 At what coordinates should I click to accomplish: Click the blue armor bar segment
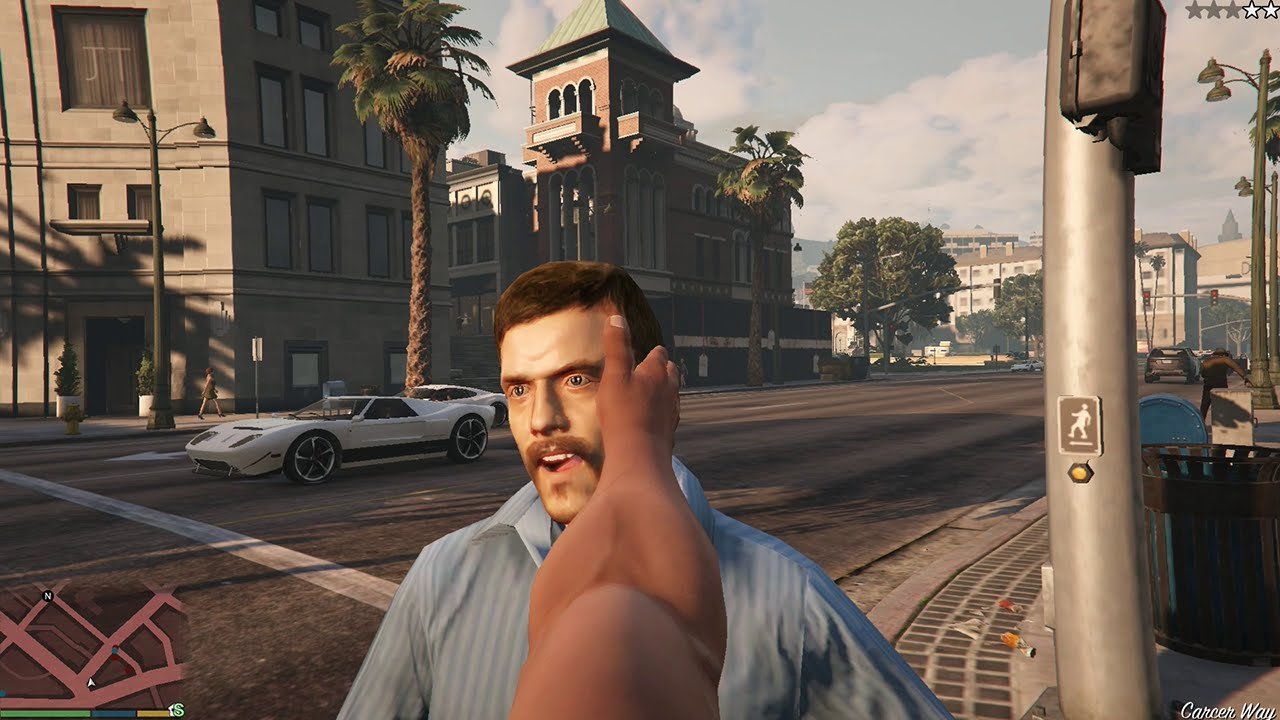pos(113,714)
